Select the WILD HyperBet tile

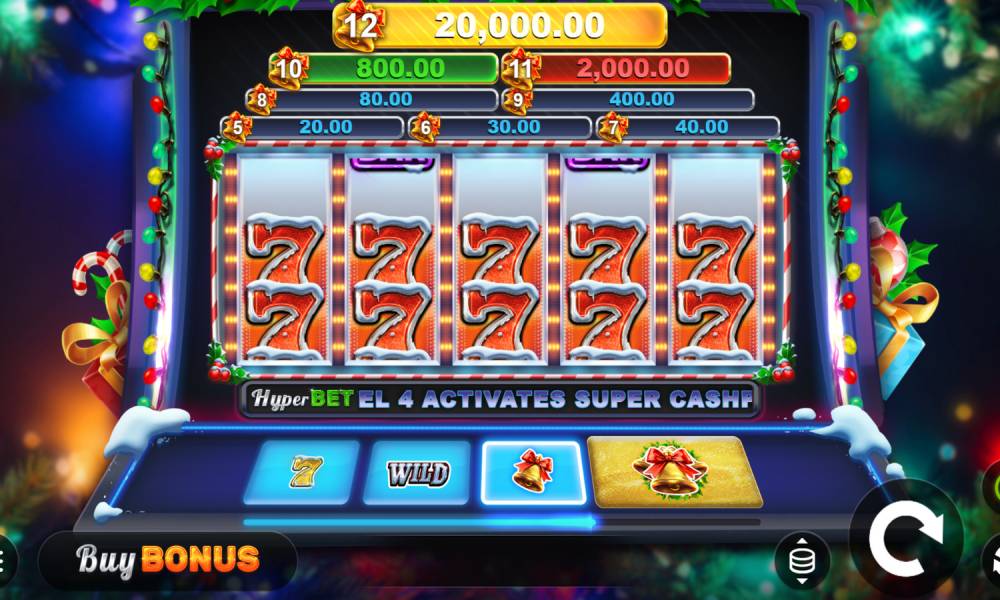click(x=417, y=472)
